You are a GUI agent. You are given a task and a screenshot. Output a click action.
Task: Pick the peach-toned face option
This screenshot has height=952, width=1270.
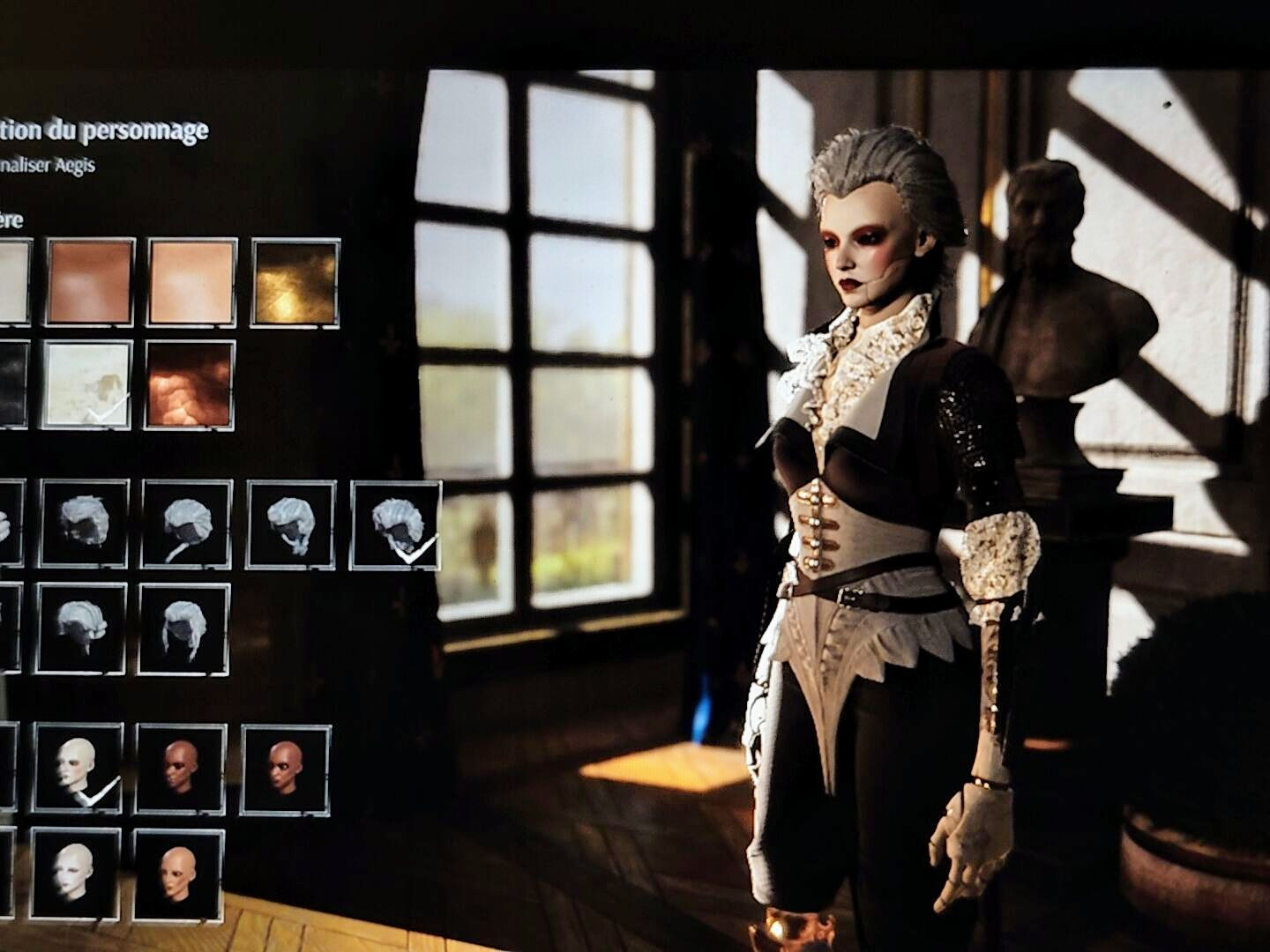pyautogui.click(x=178, y=873)
